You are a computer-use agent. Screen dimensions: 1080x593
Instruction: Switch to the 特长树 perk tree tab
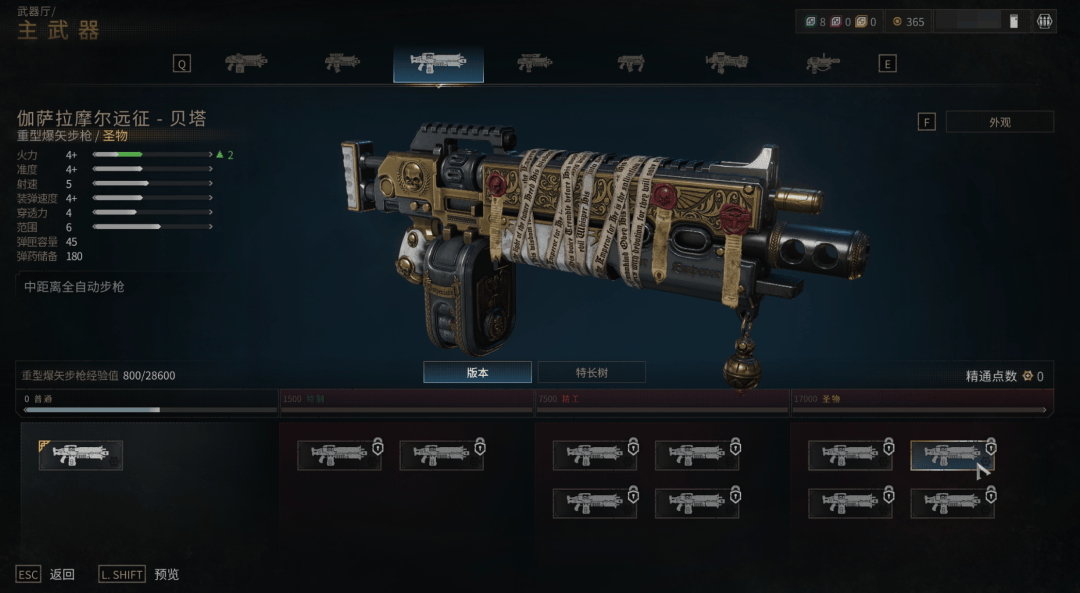pos(591,373)
